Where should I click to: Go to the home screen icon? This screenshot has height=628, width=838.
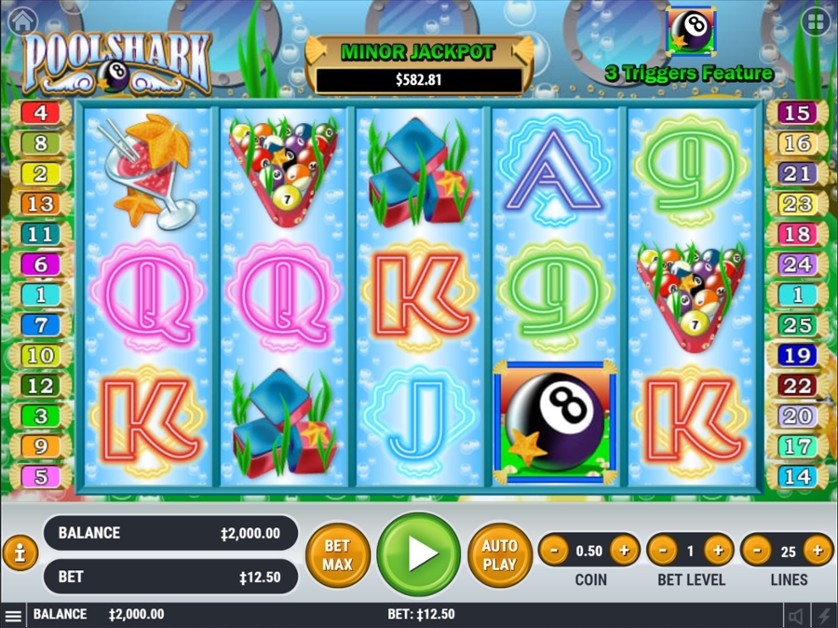[x=20, y=19]
